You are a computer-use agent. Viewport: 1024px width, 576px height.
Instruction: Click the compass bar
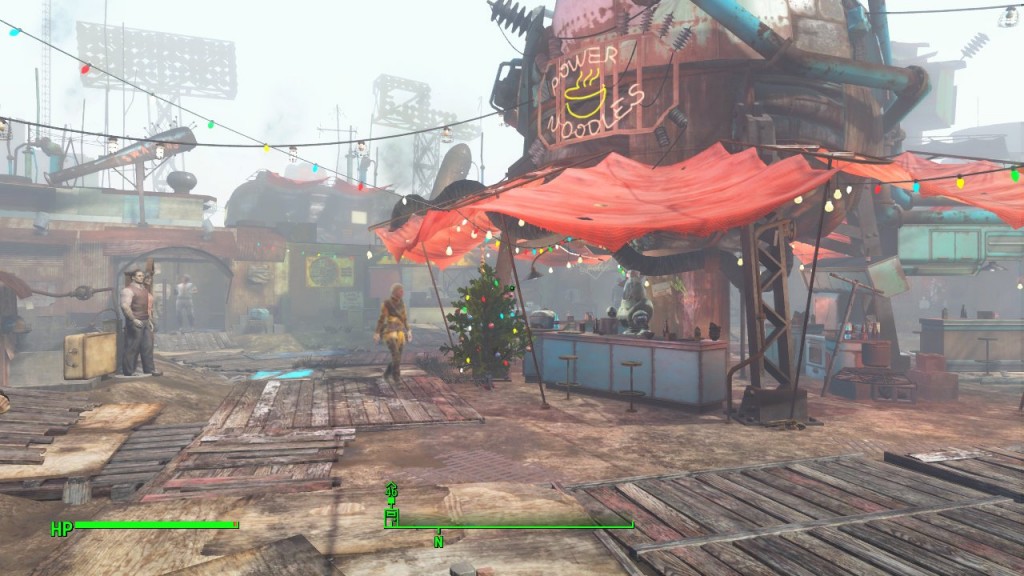510,525
